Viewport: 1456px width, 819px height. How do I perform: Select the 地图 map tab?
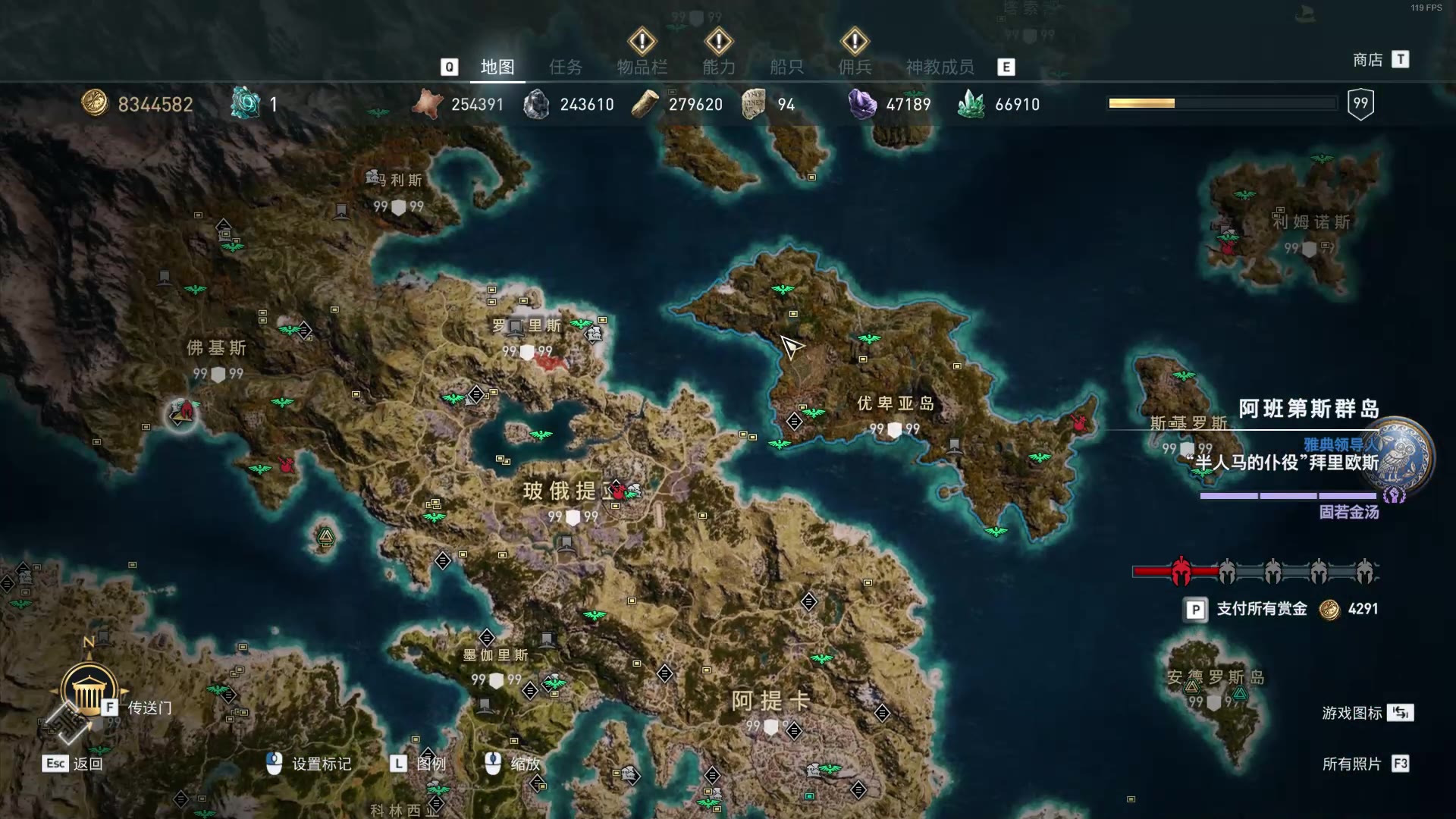[497, 67]
